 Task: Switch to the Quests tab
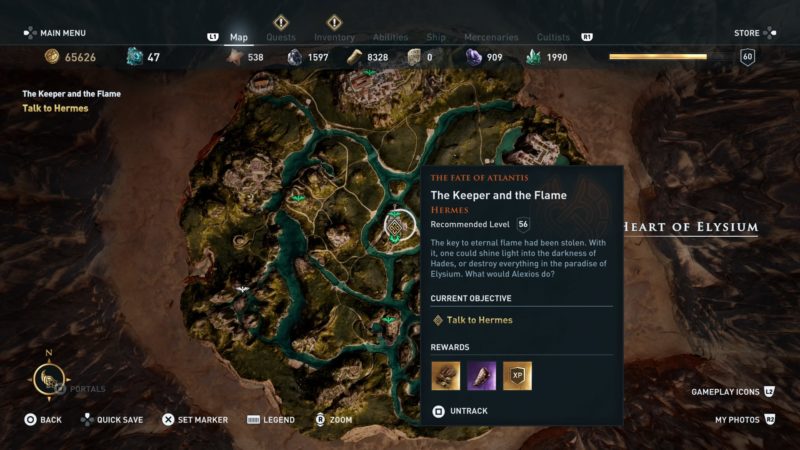pyautogui.click(x=280, y=38)
